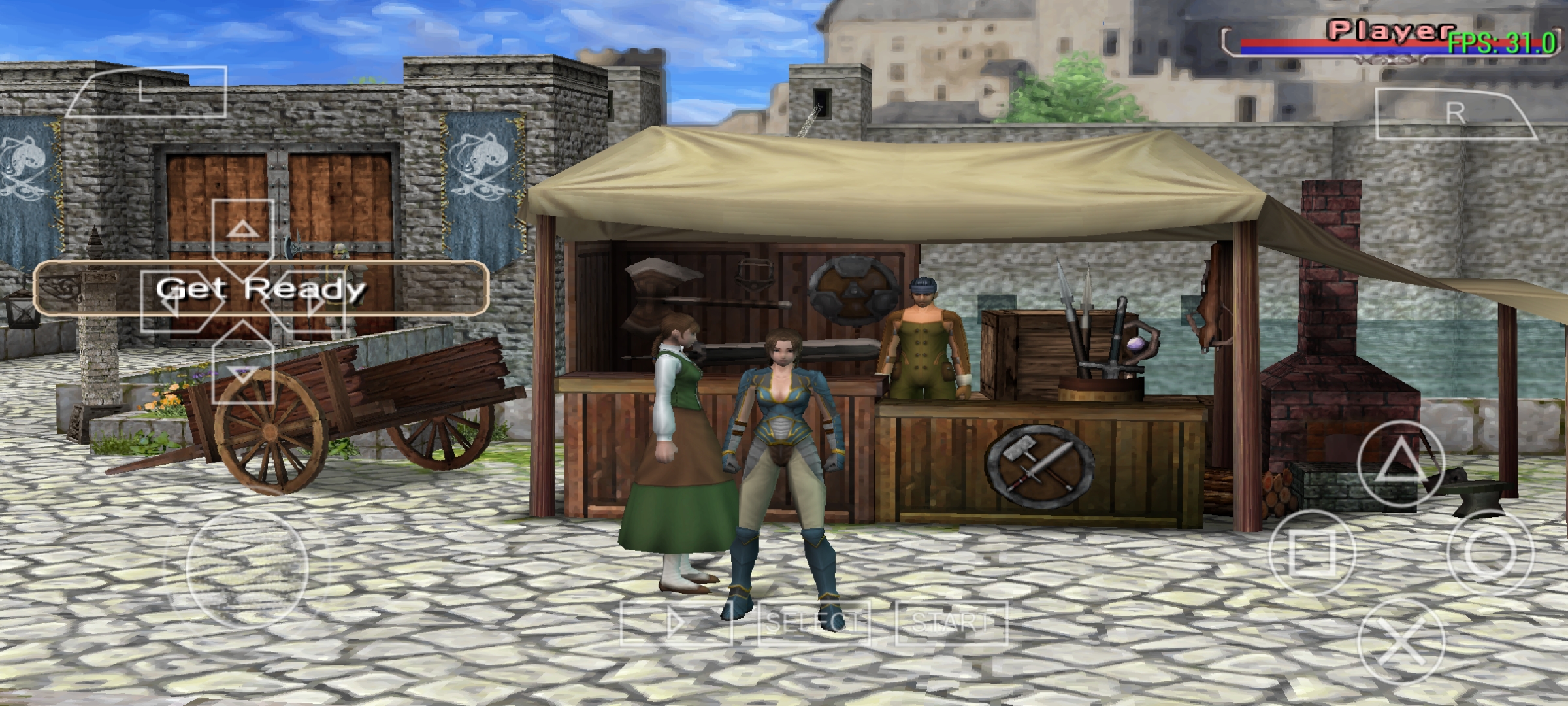The height and width of the screenshot is (706, 1568).
Task: Tap the on-screen circle face button
Action: tap(1489, 552)
